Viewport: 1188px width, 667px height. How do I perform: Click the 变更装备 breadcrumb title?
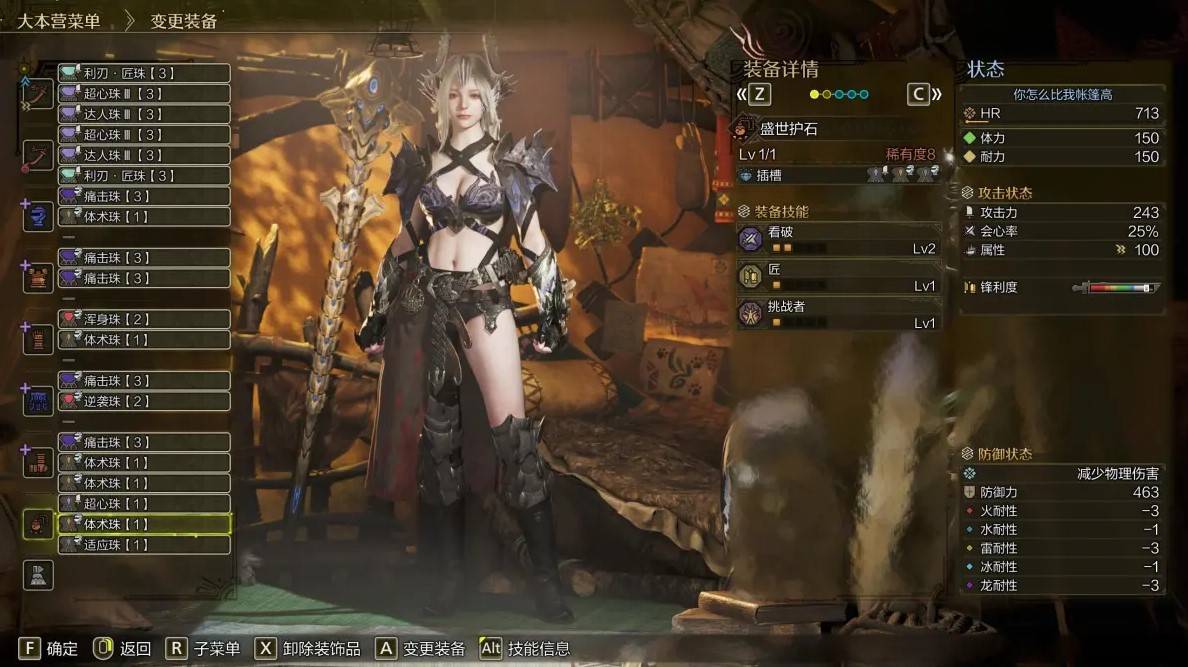[184, 21]
